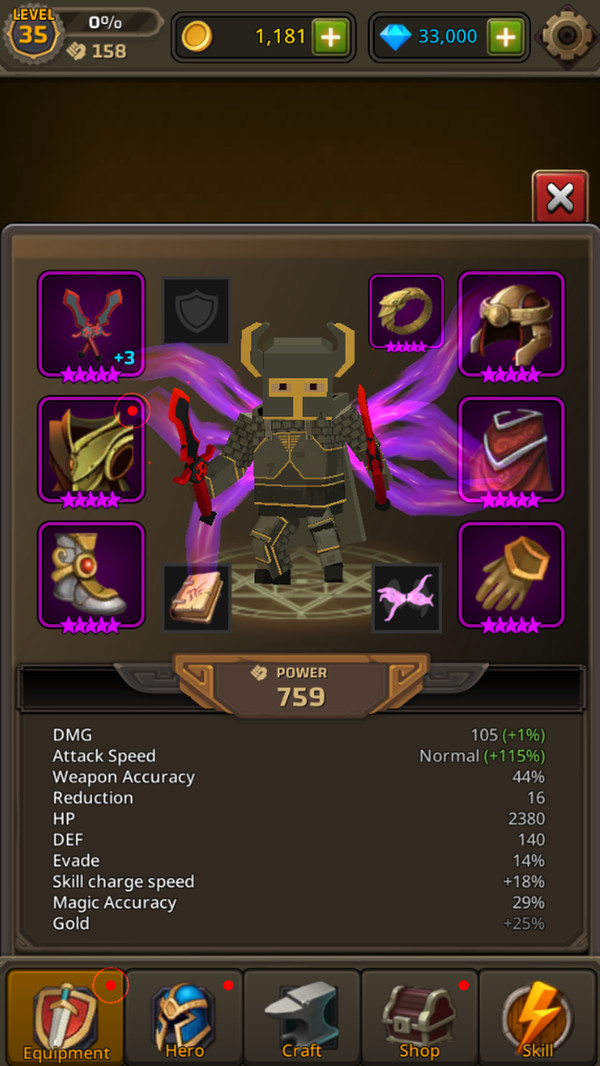Open the spellbook slot
The height and width of the screenshot is (1066, 600).
tap(197, 597)
